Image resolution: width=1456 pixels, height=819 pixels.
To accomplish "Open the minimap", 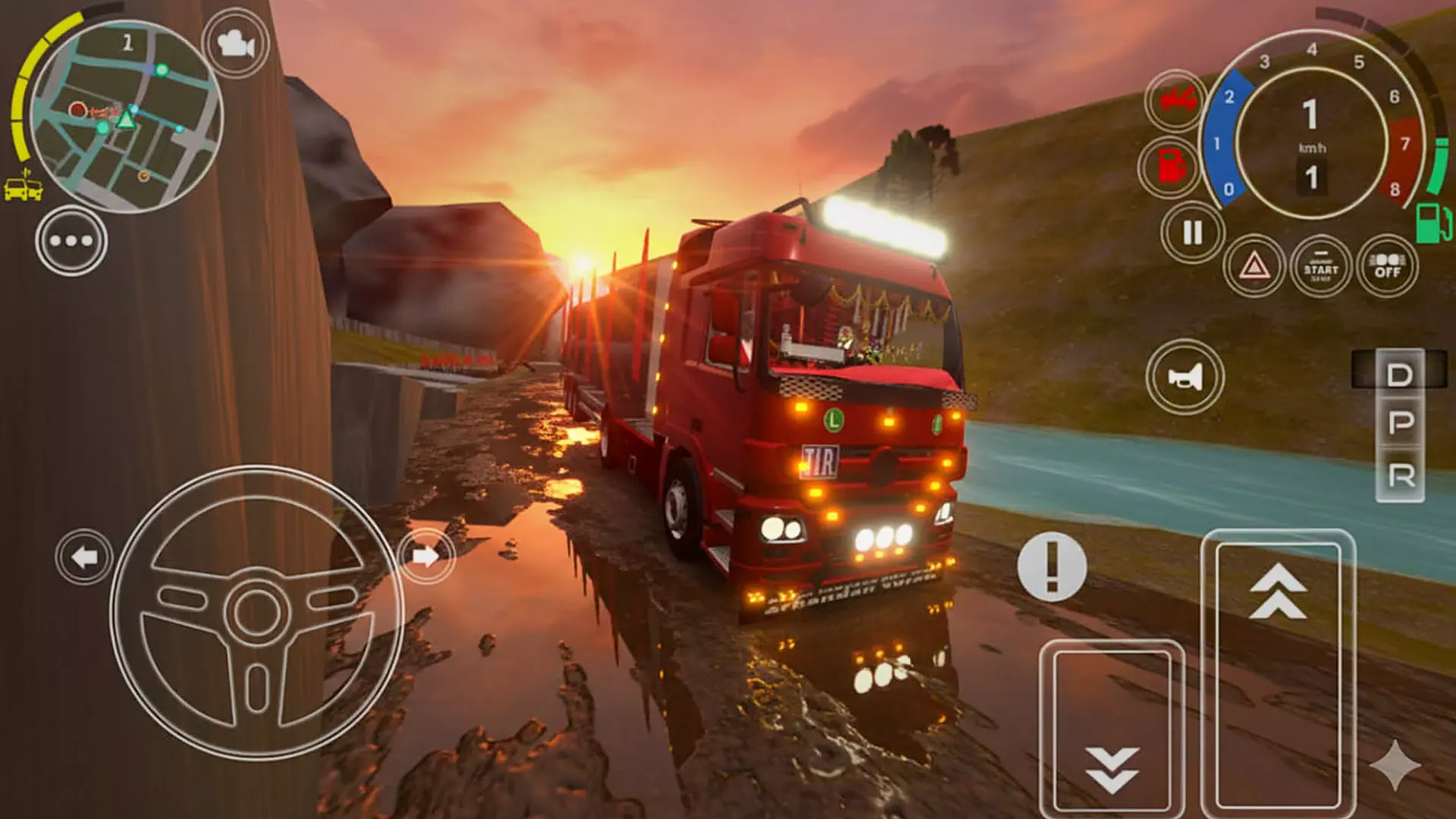I will click(x=125, y=115).
